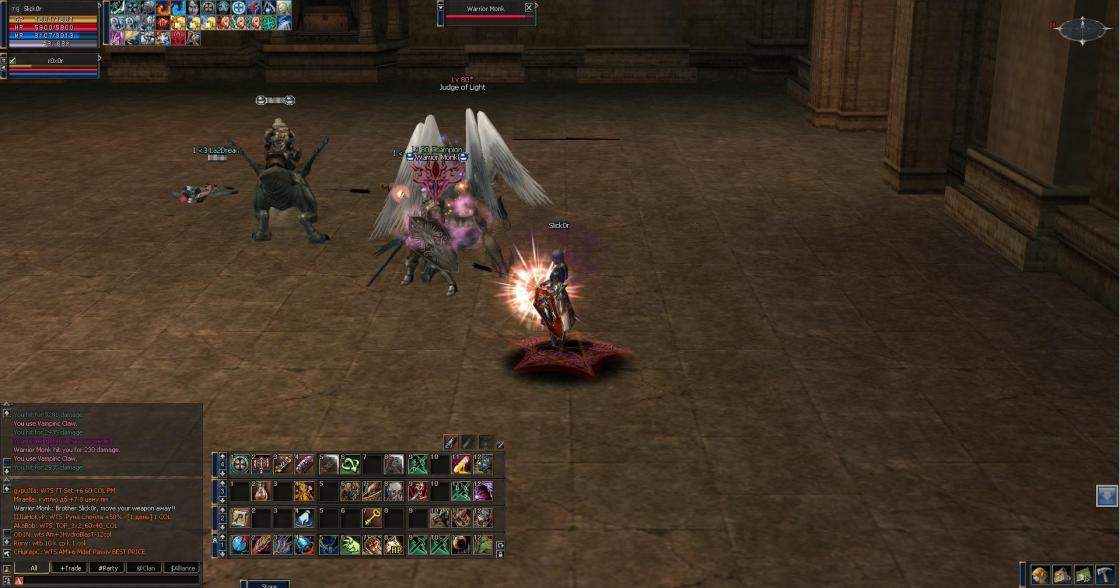Switch chat to the All tab
This screenshot has height=588, width=1120.
33,568
